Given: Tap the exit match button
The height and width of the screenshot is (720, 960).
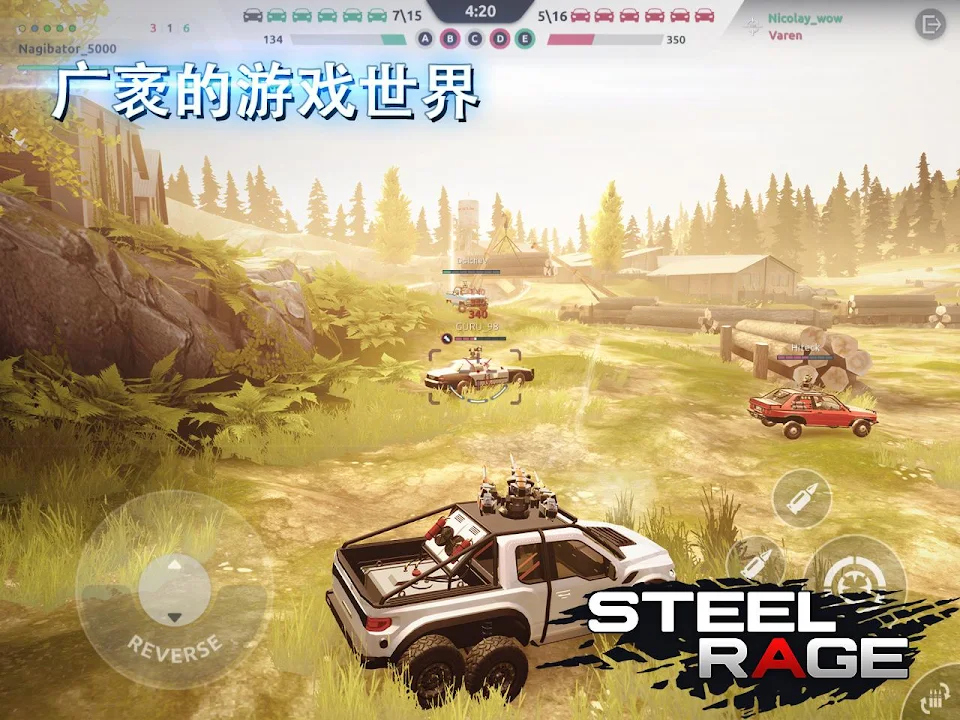Looking at the screenshot, I should 930,24.
